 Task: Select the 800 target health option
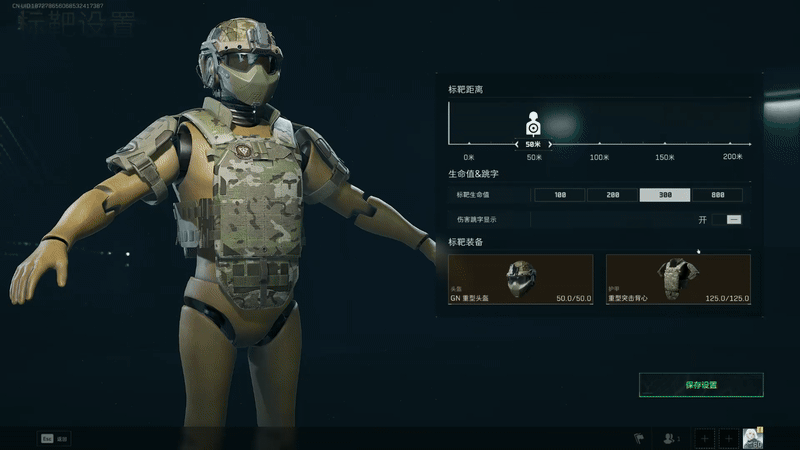click(x=717, y=195)
